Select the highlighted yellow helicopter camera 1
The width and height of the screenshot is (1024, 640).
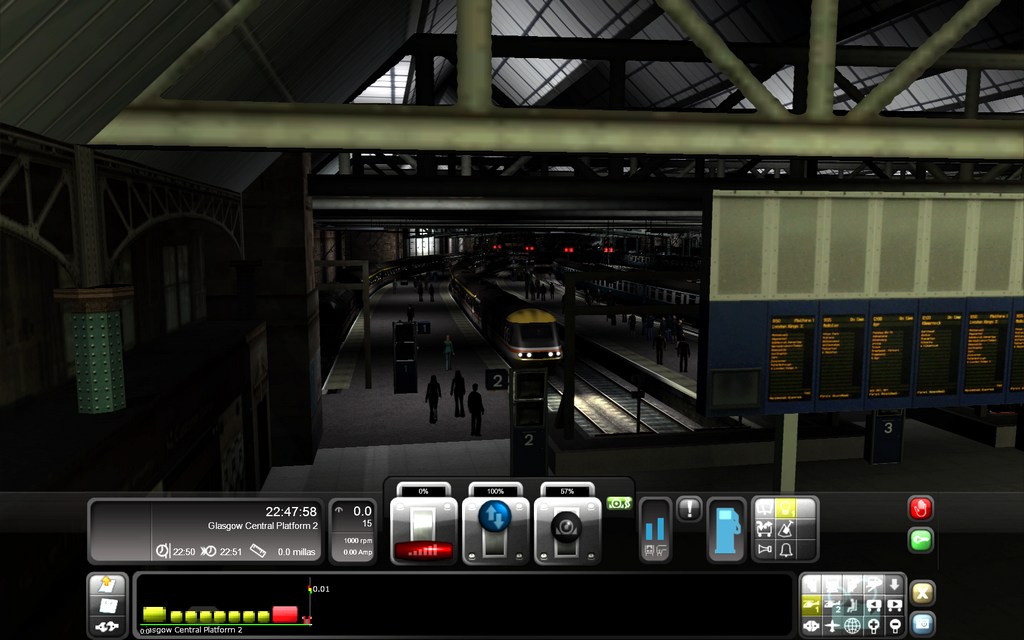pos(813,605)
